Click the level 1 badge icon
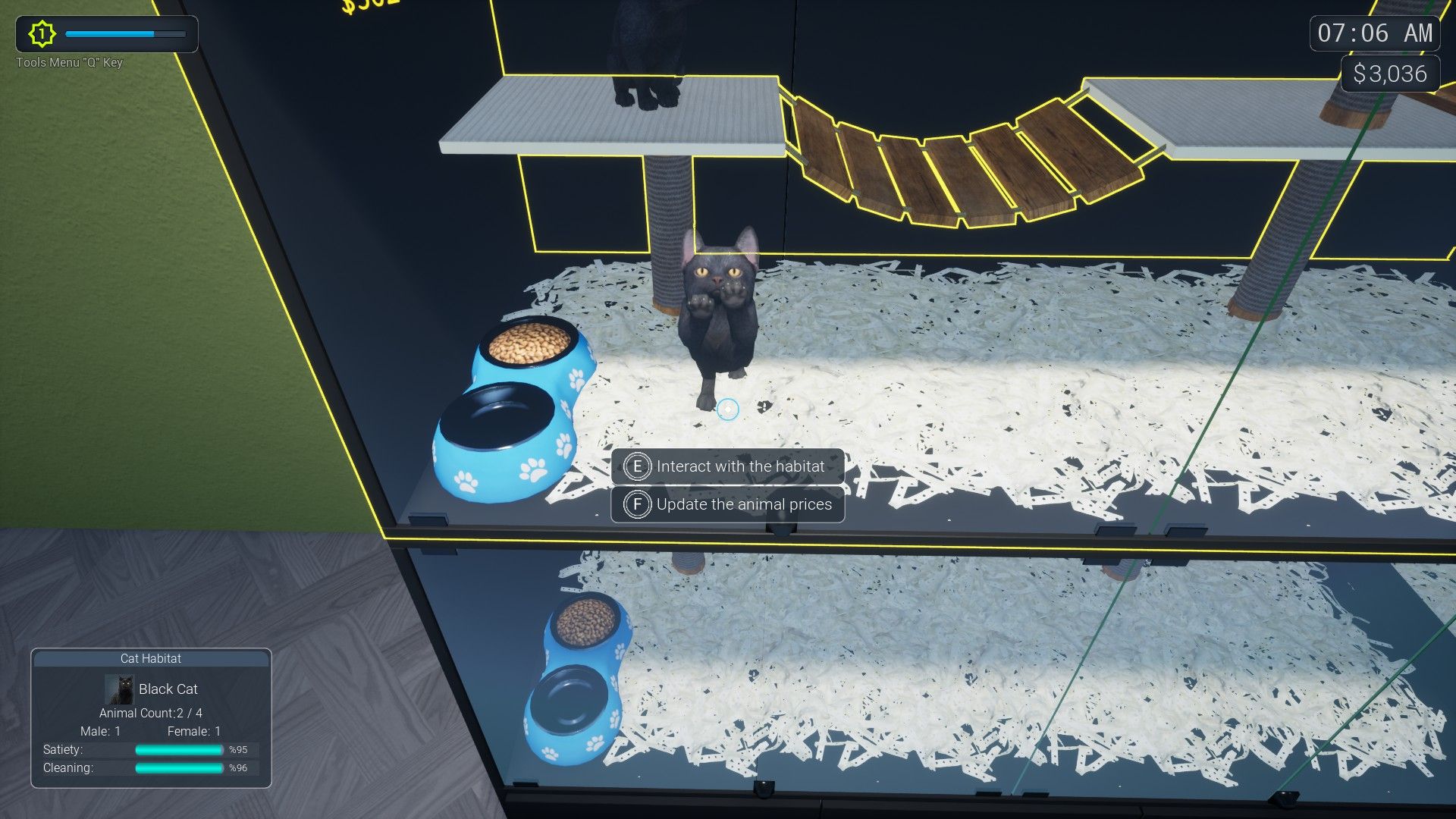The image size is (1456, 819). 42,33
